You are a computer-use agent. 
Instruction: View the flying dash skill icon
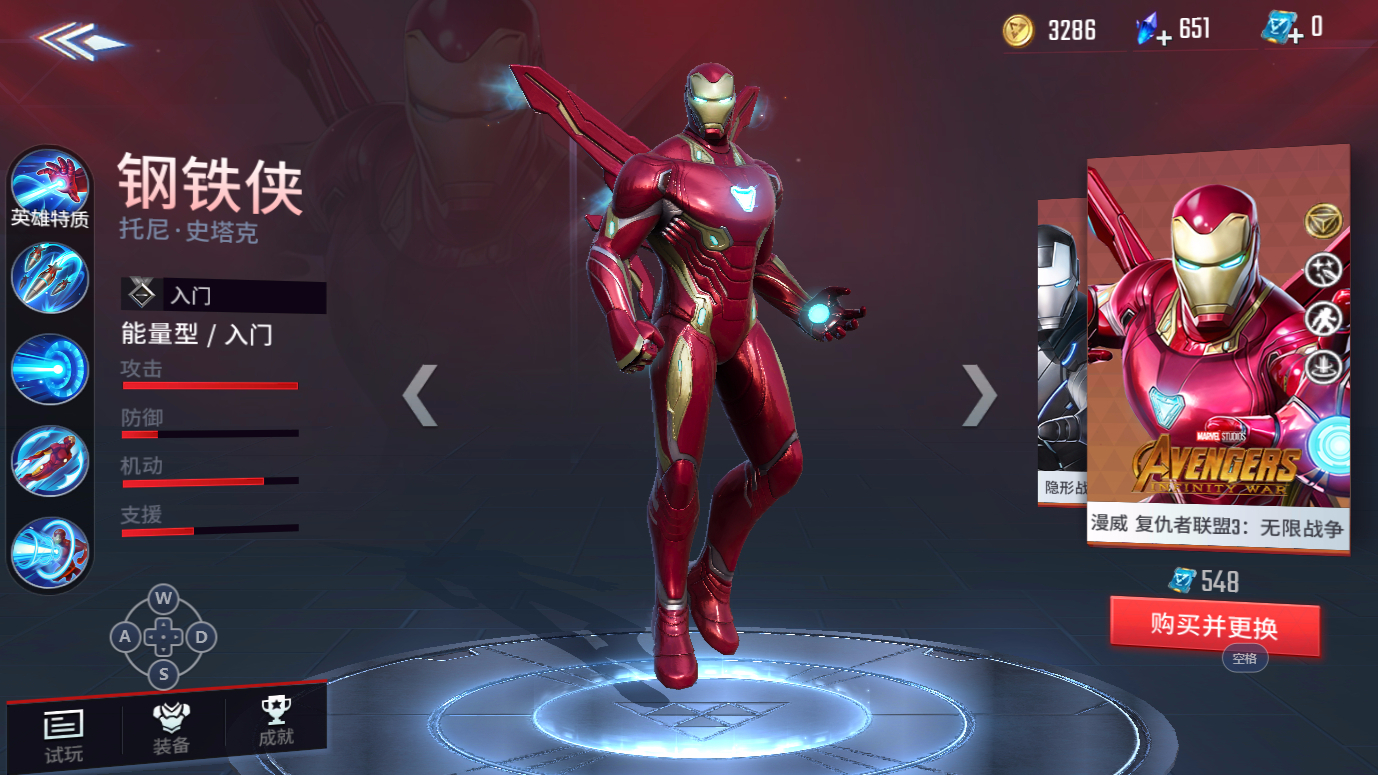pyautogui.click(x=50, y=460)
